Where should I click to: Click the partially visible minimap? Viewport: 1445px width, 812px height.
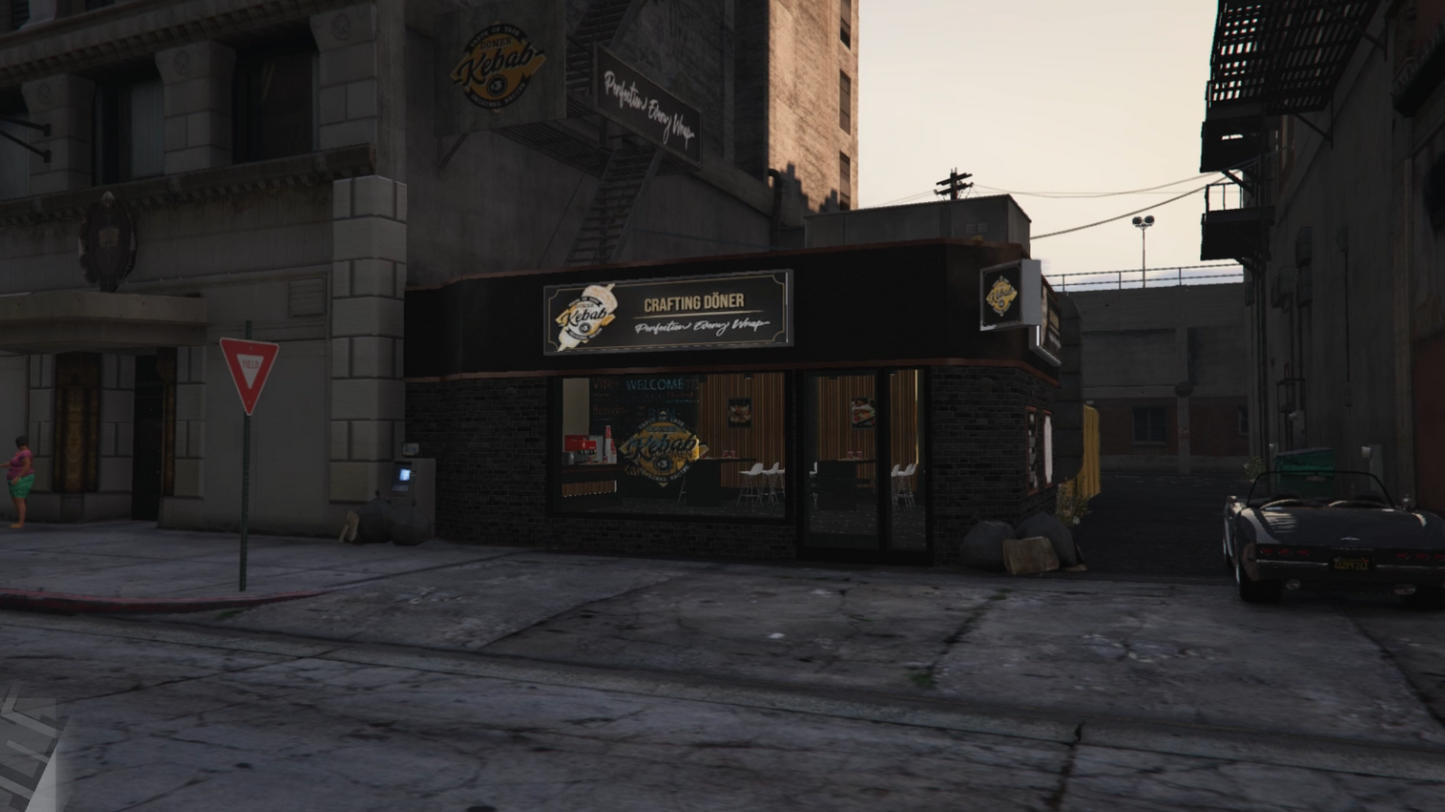(27, 752)
